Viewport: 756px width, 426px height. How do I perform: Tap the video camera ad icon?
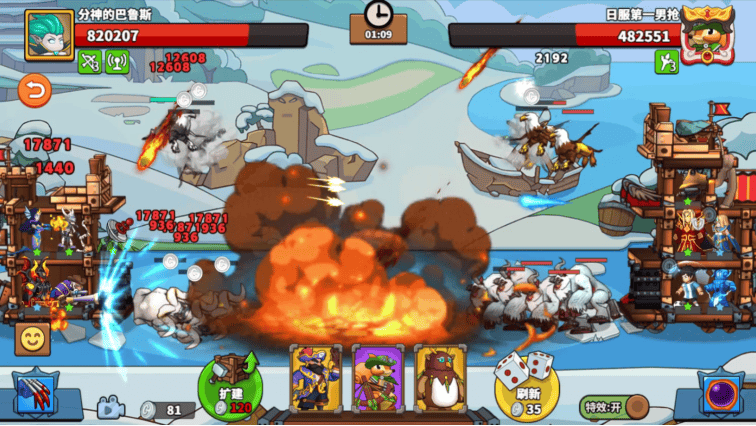tap(109, 408)
